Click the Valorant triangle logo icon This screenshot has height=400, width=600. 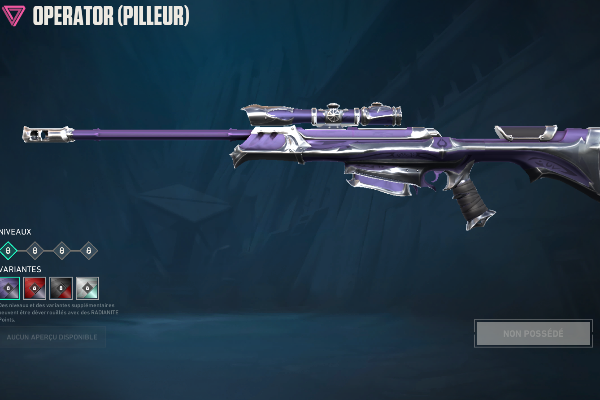(13, 16)
